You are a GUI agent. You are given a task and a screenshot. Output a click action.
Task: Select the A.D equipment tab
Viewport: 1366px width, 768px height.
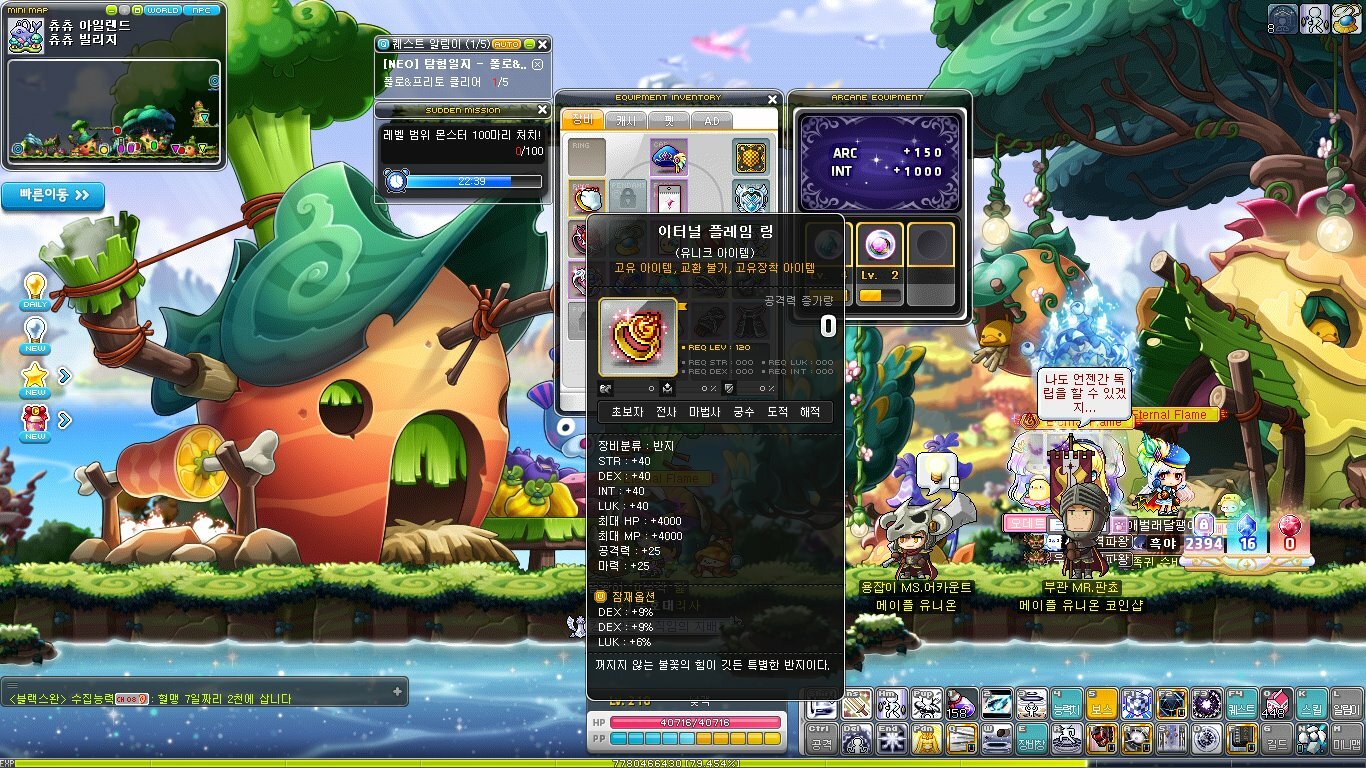(x=711, y=120)
